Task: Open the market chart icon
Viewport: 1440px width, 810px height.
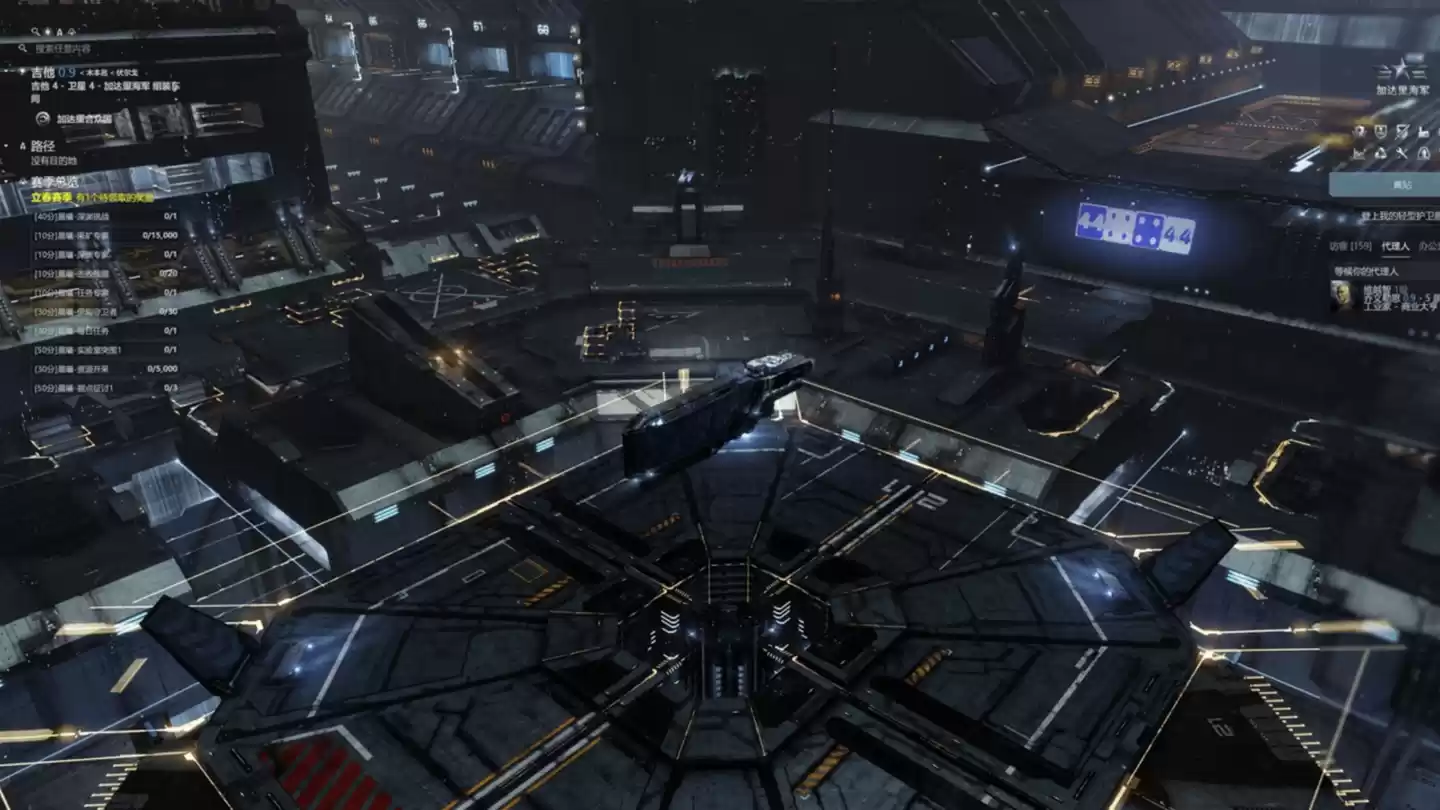Action: point(1358,153)
